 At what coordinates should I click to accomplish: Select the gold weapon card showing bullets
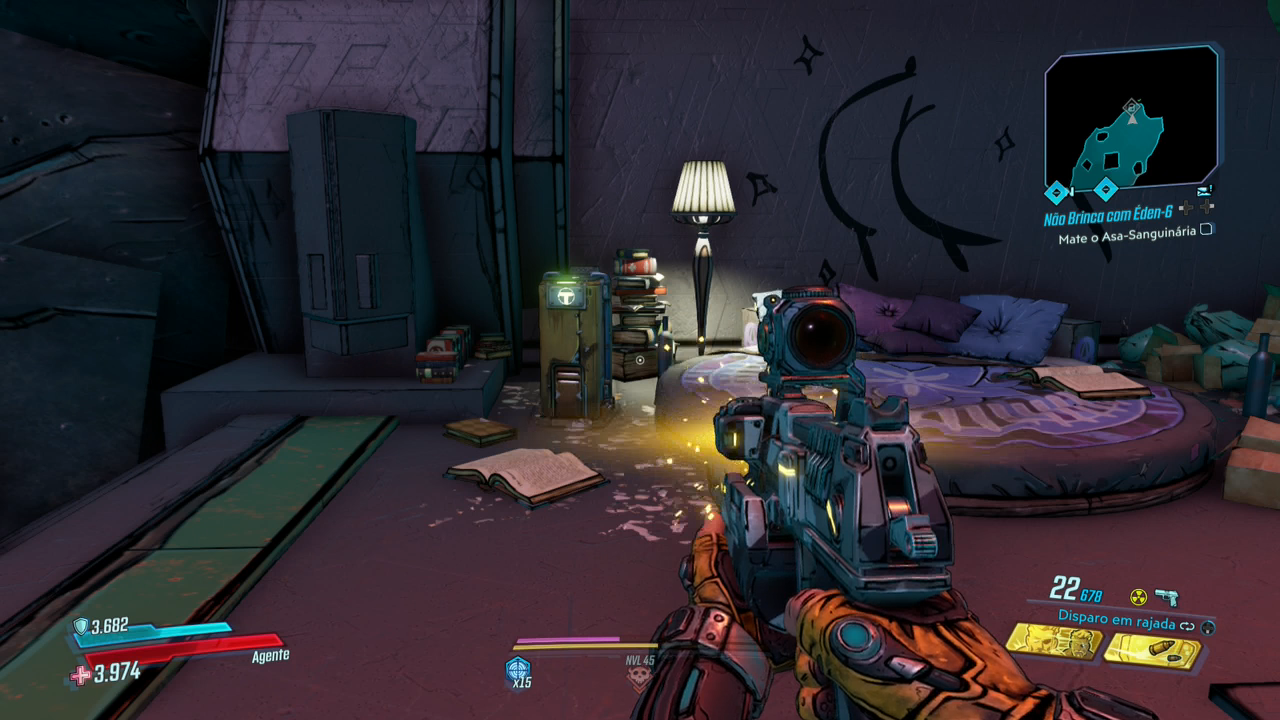(1151, 650)
